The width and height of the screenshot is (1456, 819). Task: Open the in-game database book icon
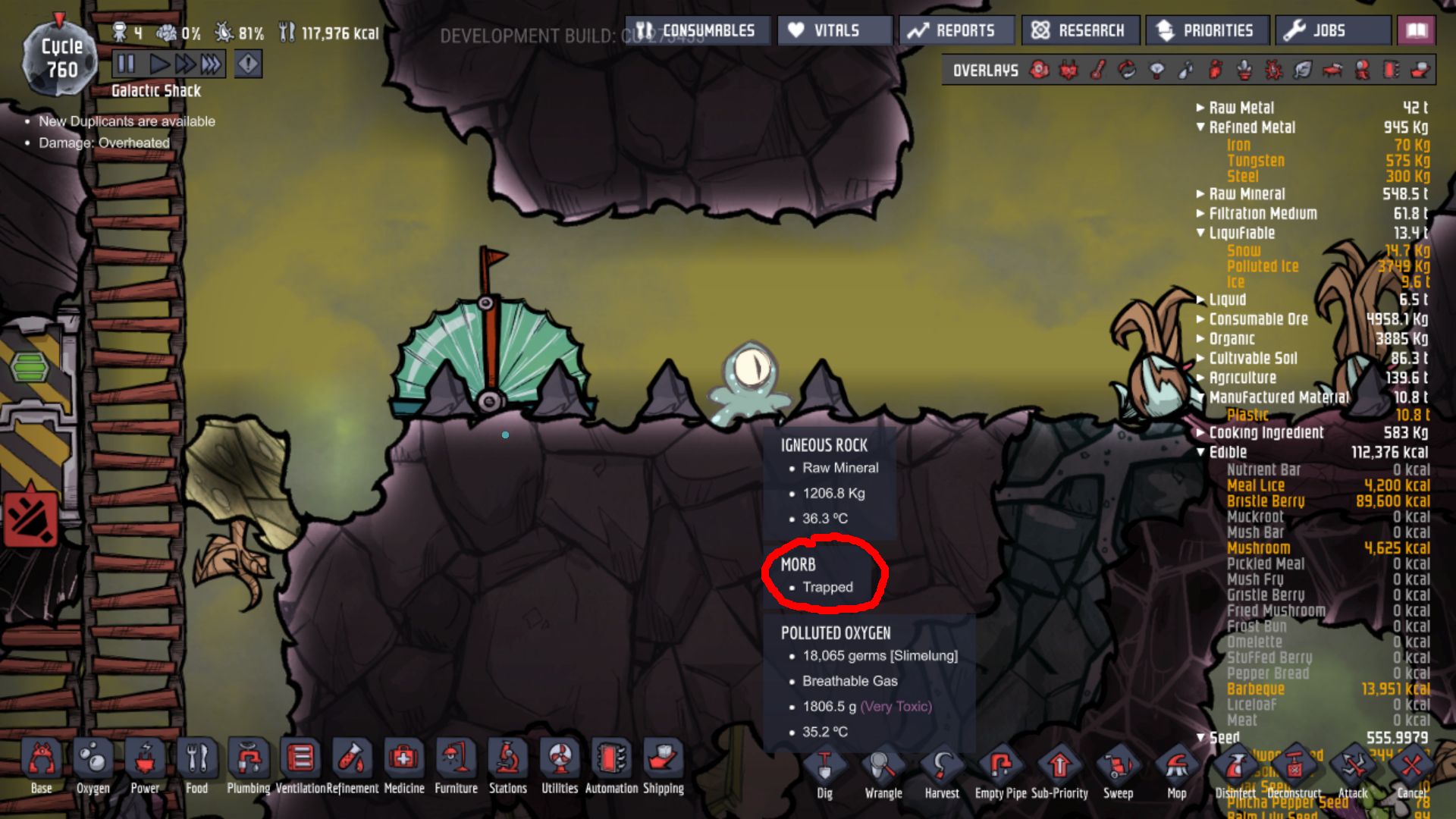(1415, 30)
